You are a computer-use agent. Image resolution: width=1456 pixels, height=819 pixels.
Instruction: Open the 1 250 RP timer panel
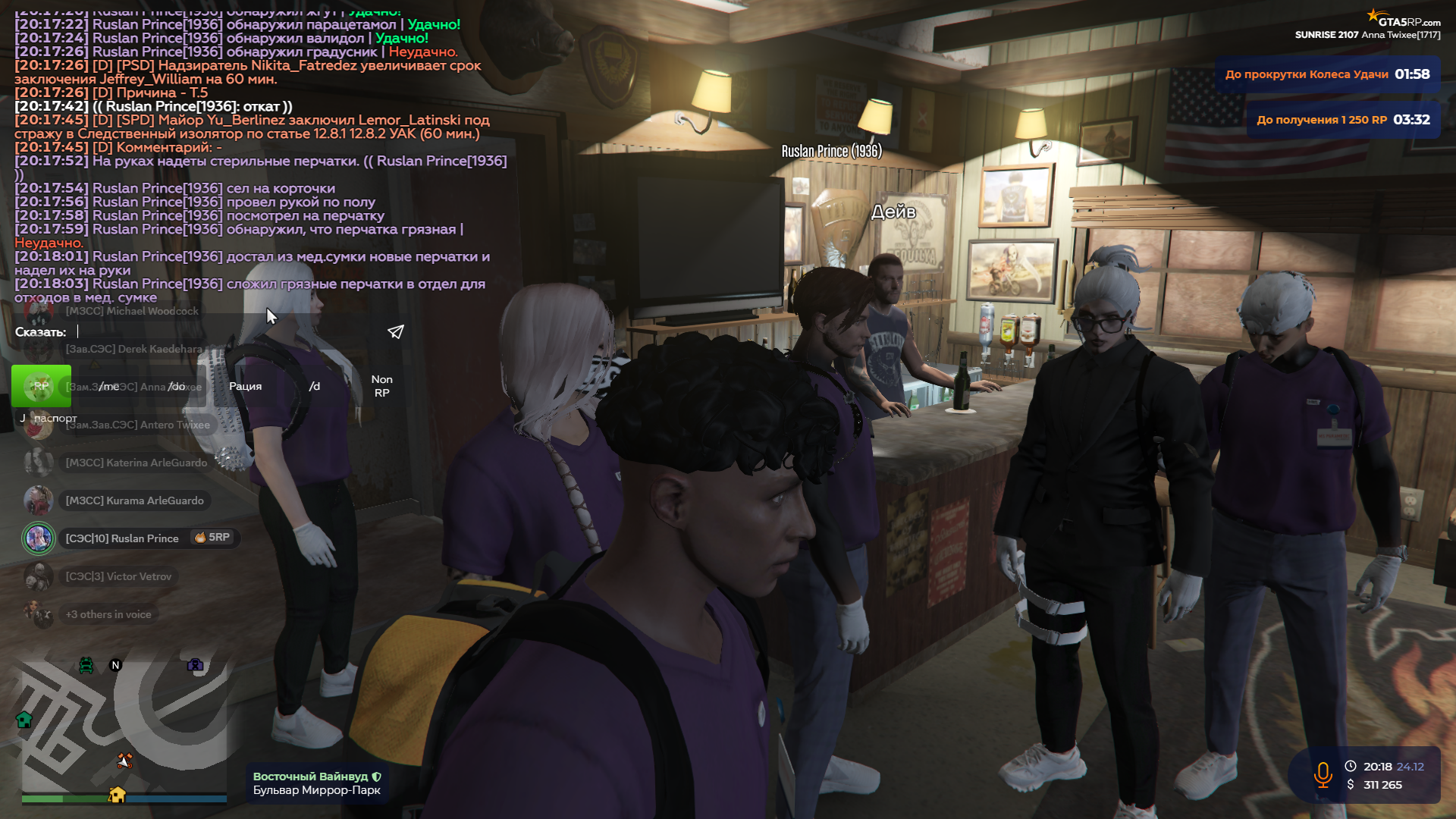(x=1342, y=118)
